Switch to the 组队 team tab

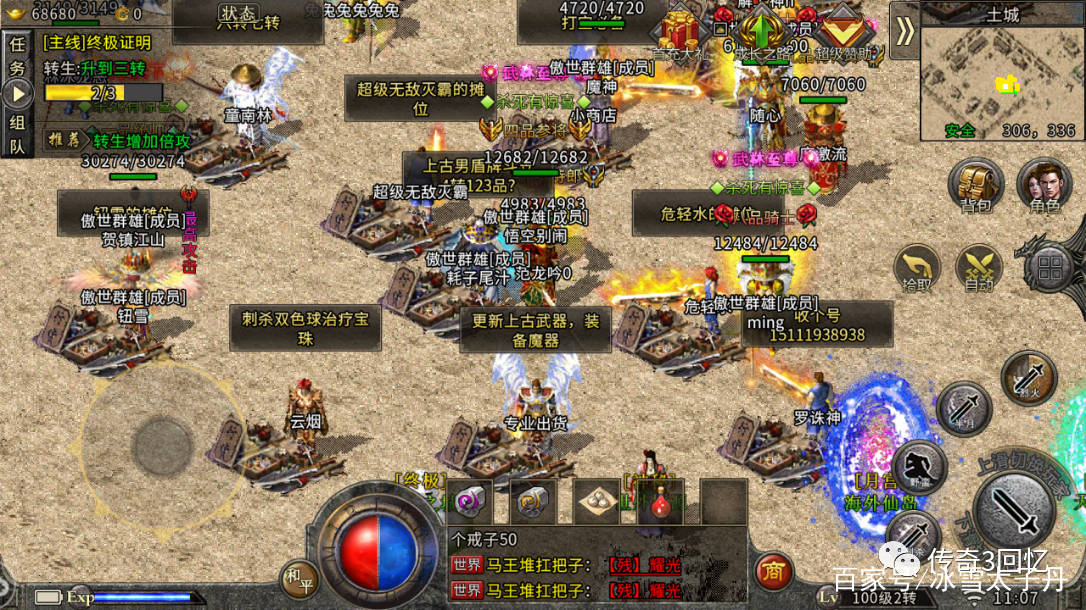click(x=17, y=133)
